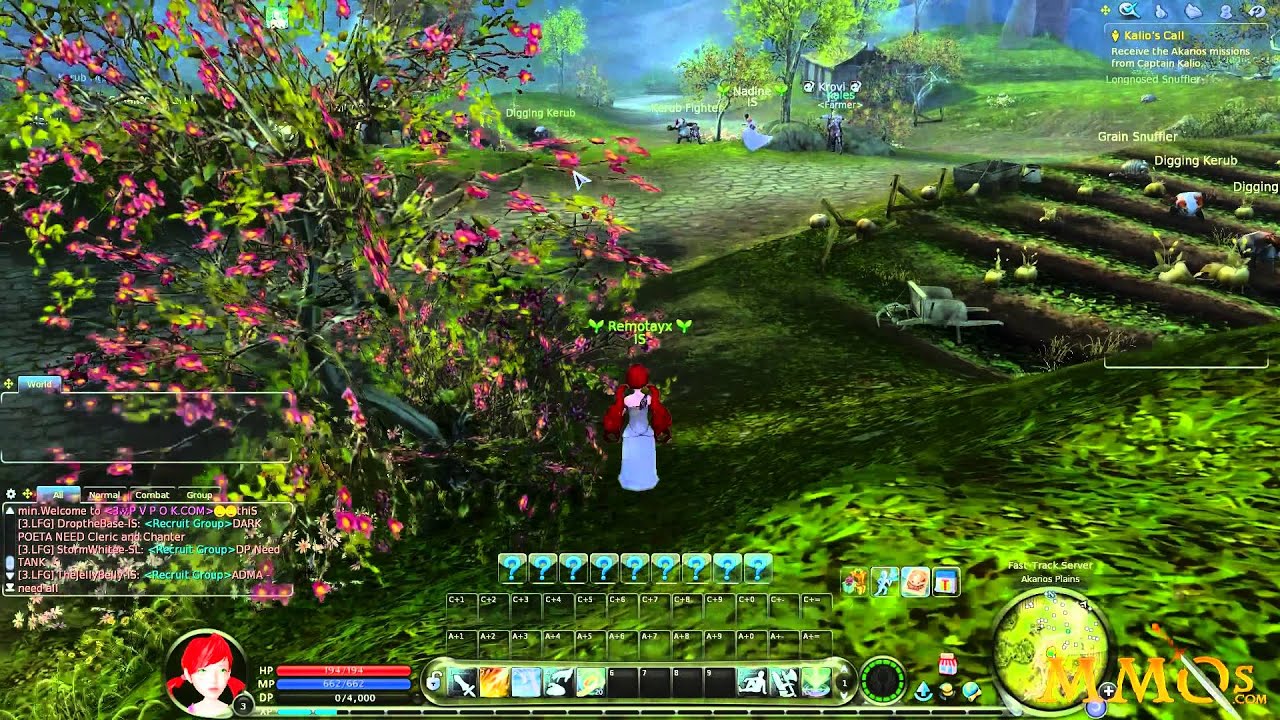
Task: Switch to the Combat chat tab
Action: pyautogui.click(x=152, y=494)
